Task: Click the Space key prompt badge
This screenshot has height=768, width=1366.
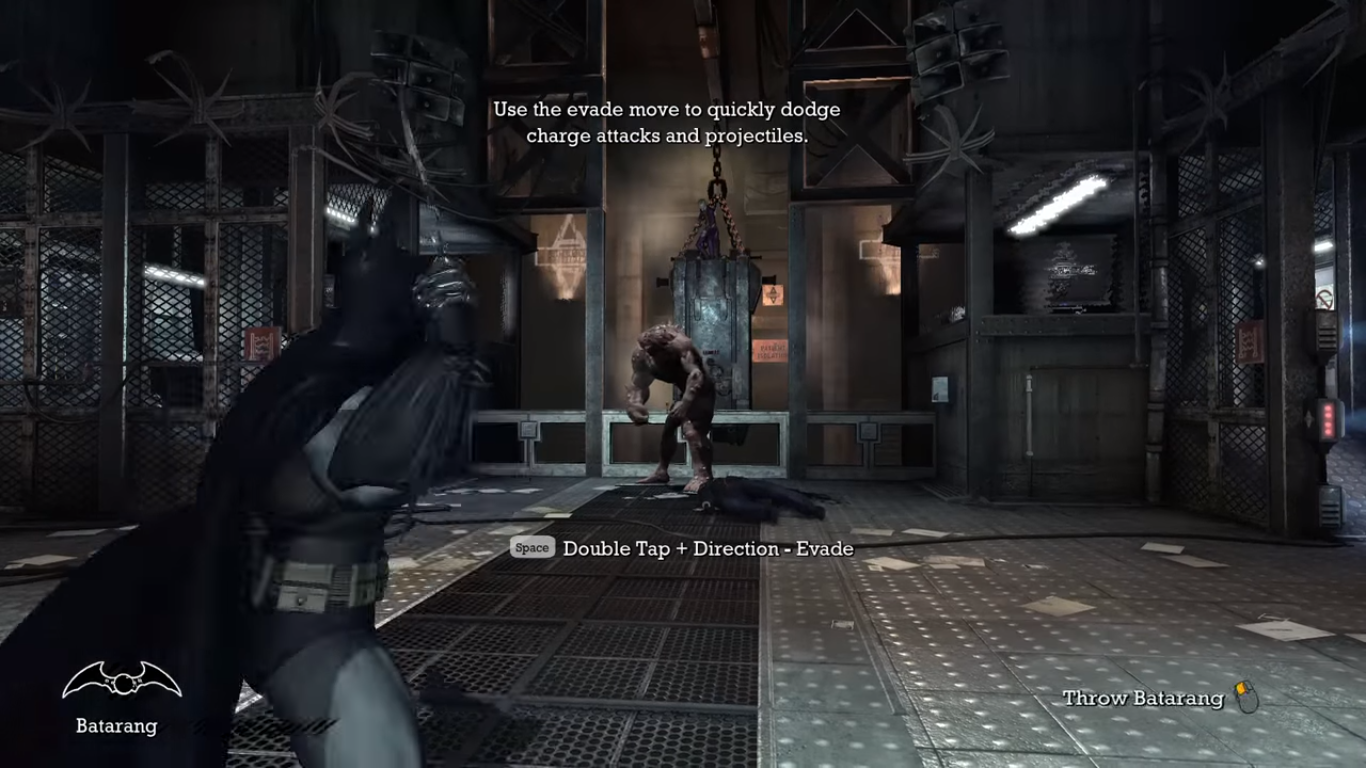Action: pos(531,548)
